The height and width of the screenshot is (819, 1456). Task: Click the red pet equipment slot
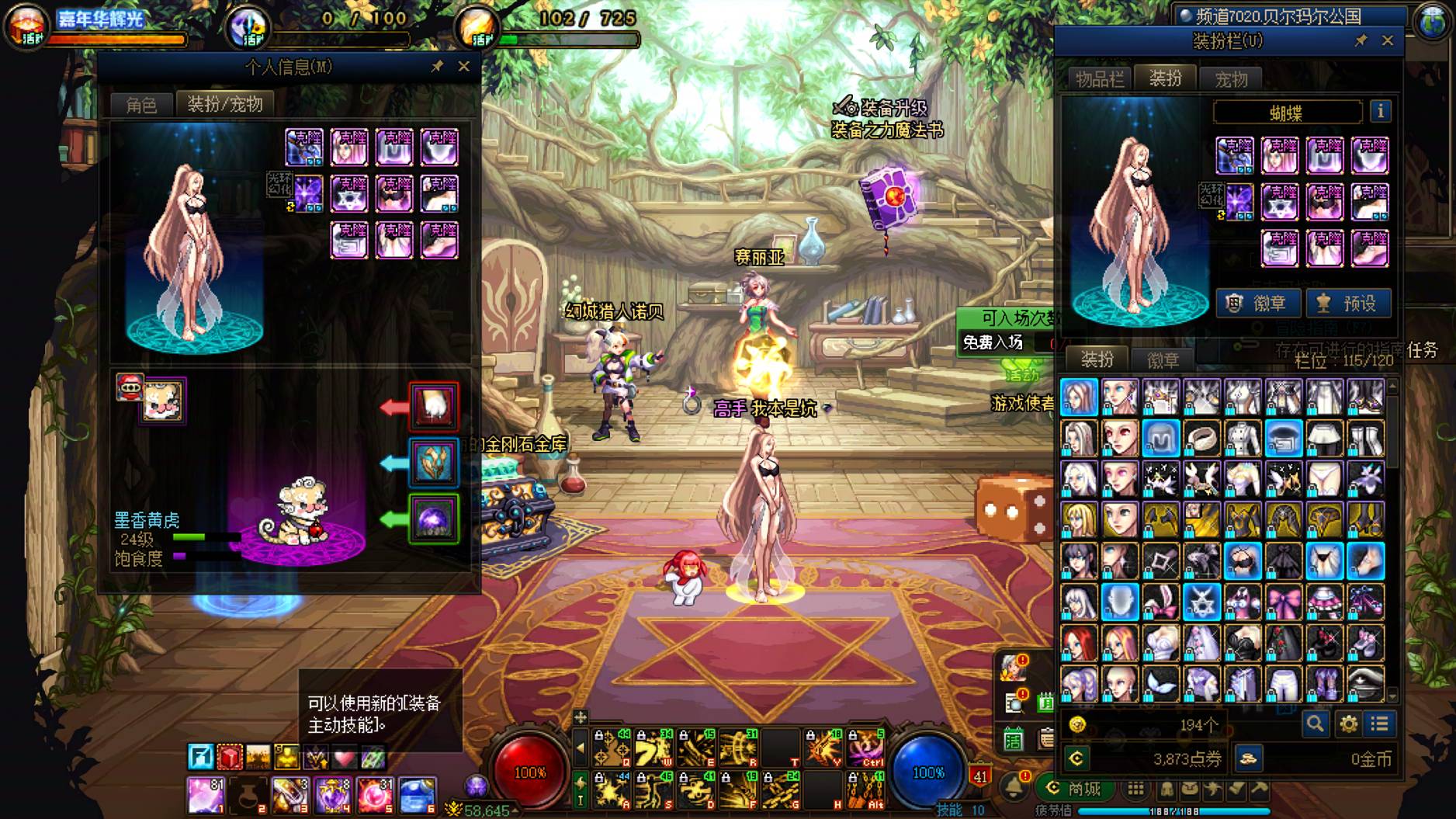pyautogui.click(x=434, y=406)
